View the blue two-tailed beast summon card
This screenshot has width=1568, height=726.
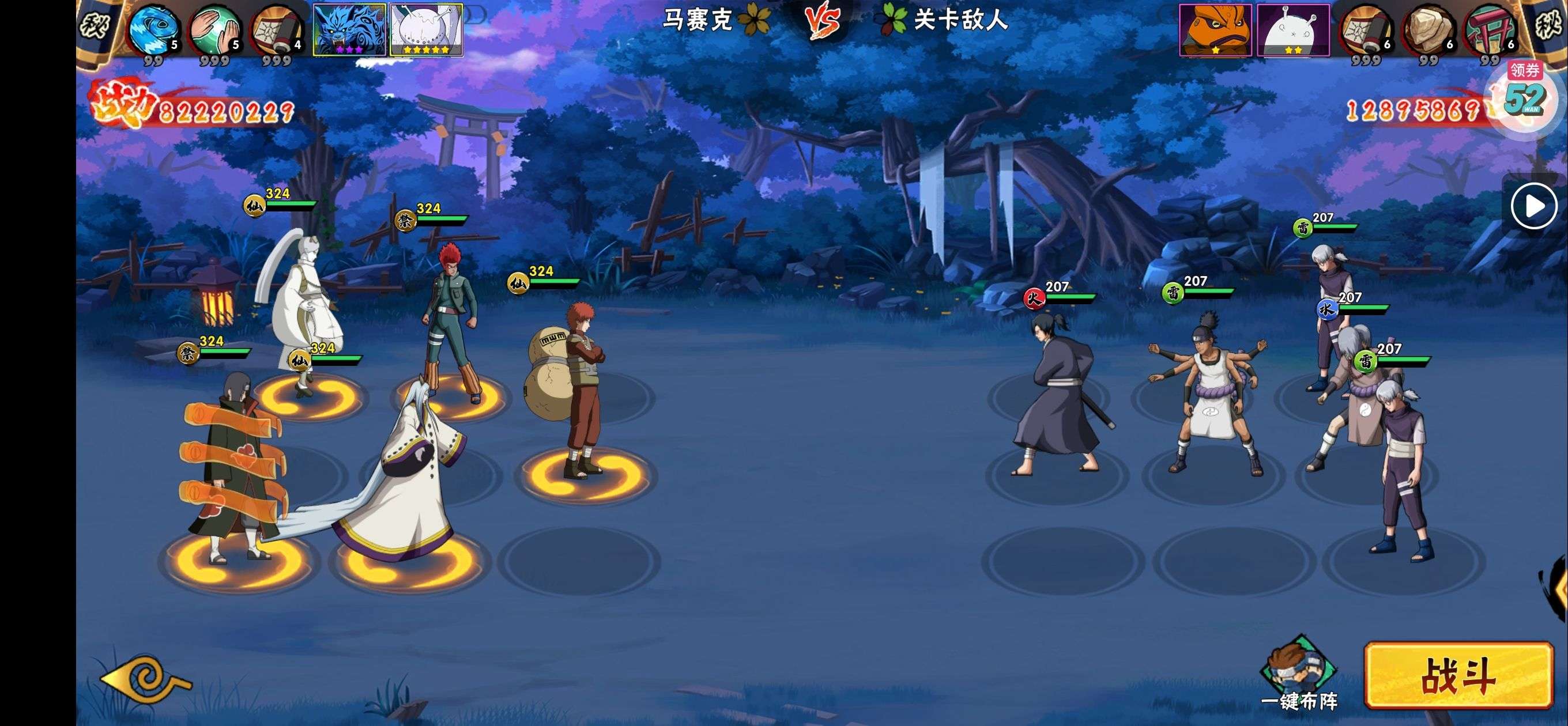349,29
